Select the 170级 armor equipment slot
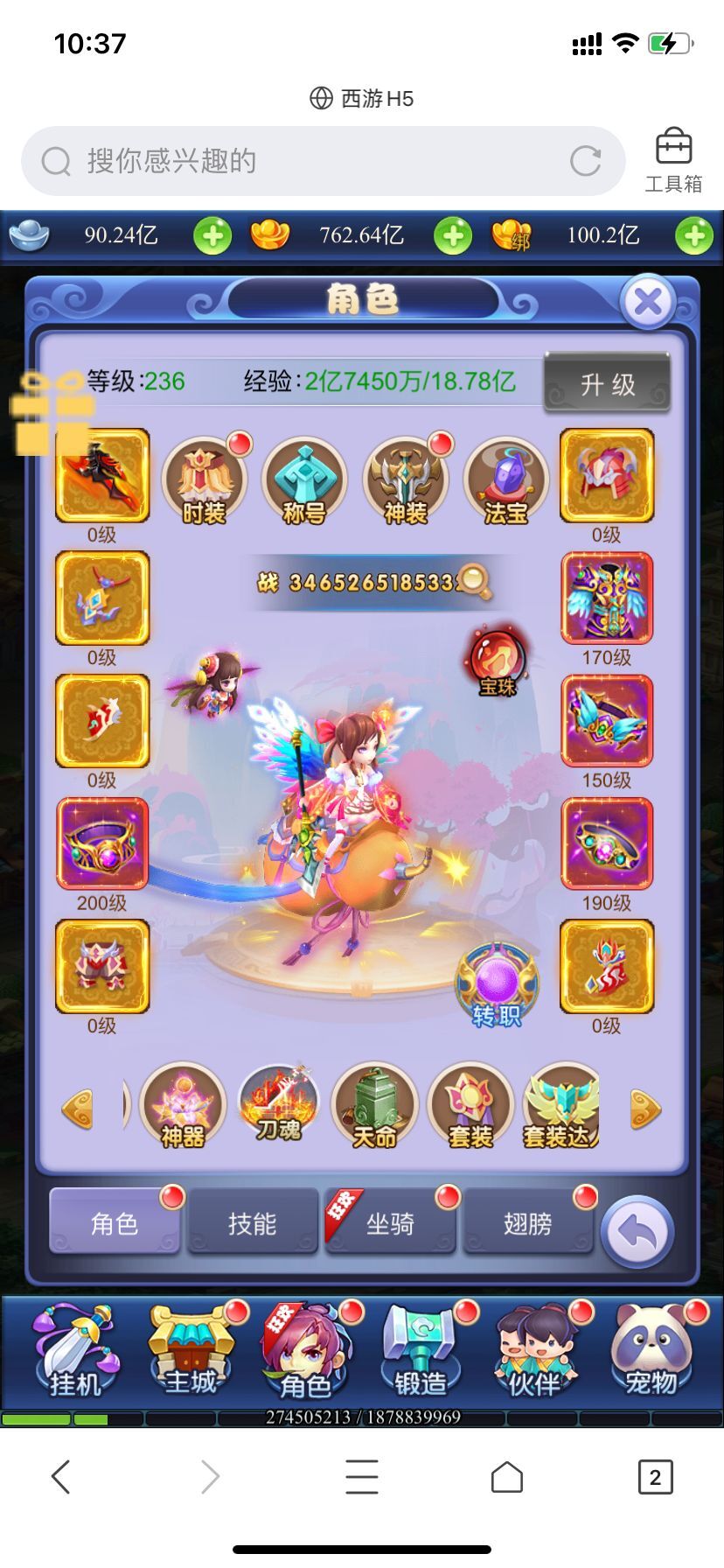The height and width of the screenshot is (1568, 724). [606, 598]
